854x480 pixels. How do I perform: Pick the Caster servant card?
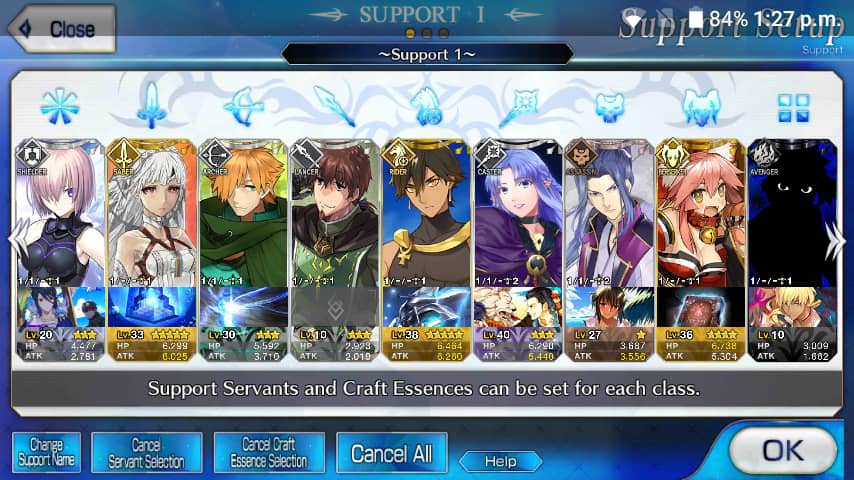point(519,215)
